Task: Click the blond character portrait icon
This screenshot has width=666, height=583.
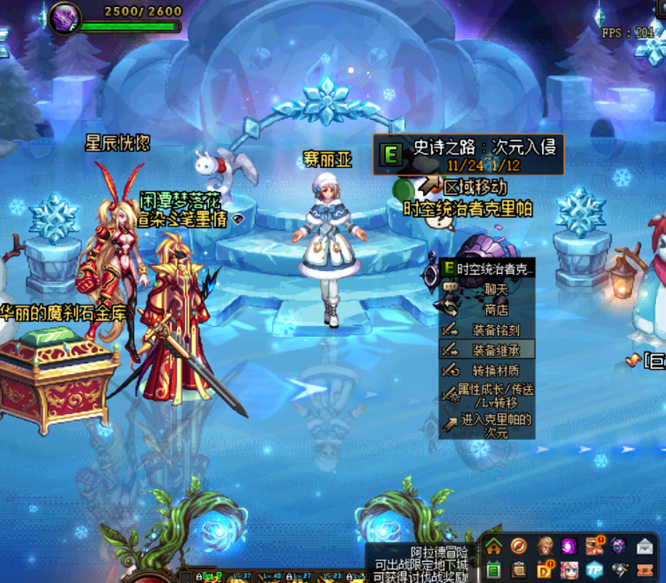Action: [544, 546]
